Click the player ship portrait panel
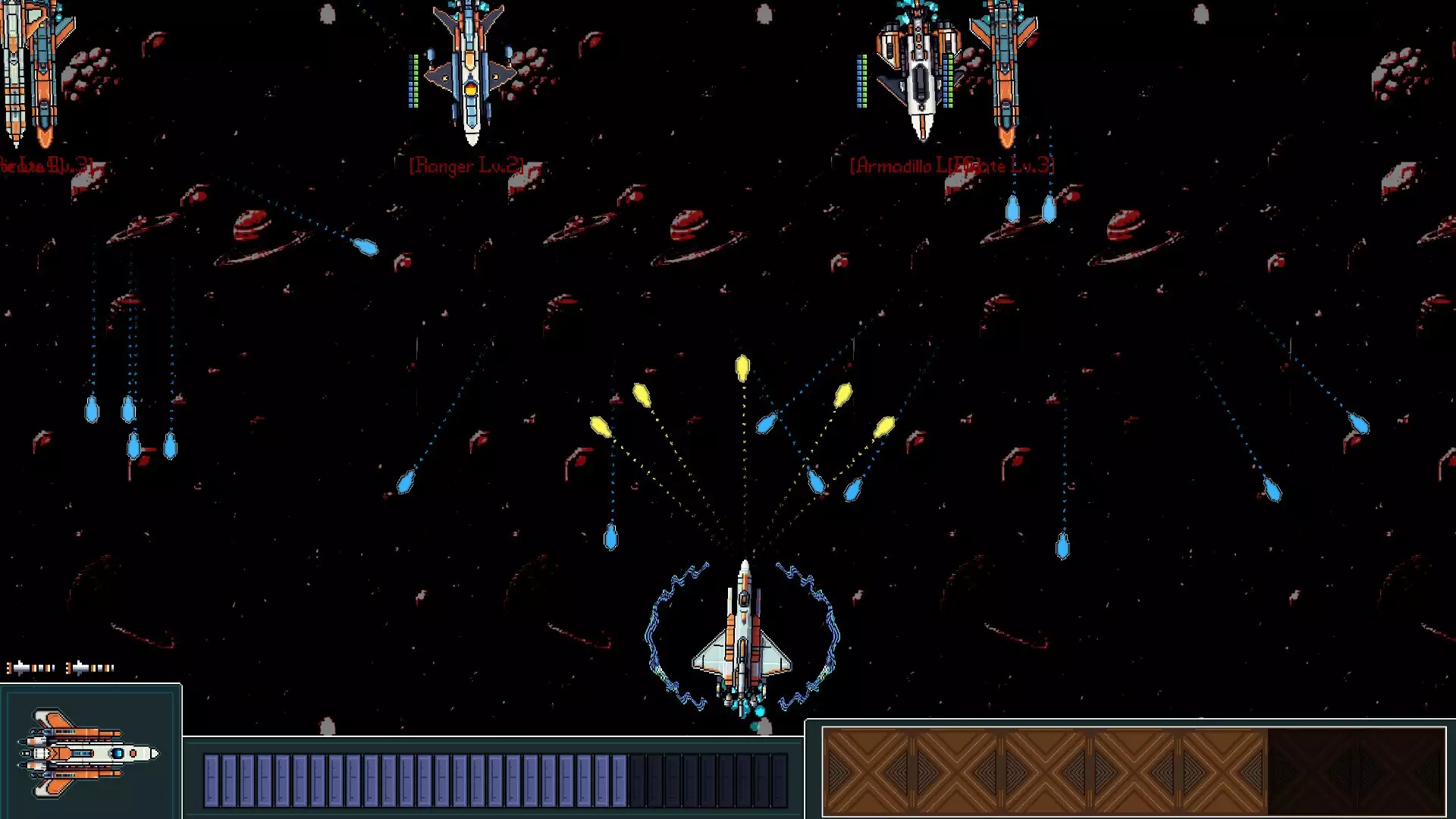Image resolution: width=1456 pixels, height=819 pixels. click(x=90, y=752)
